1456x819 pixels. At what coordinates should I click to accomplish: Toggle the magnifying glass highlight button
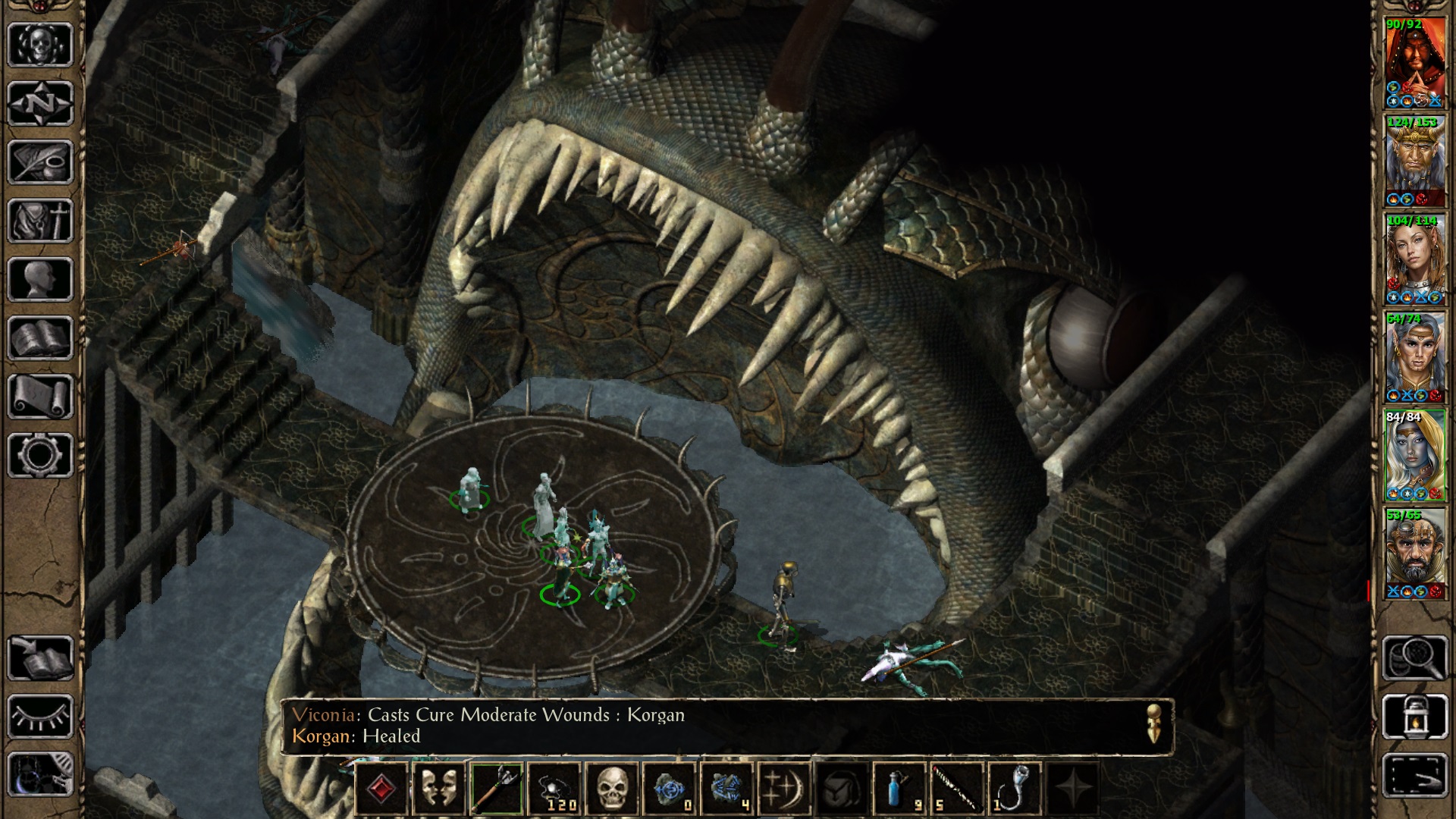click(x=1415, y=657)
